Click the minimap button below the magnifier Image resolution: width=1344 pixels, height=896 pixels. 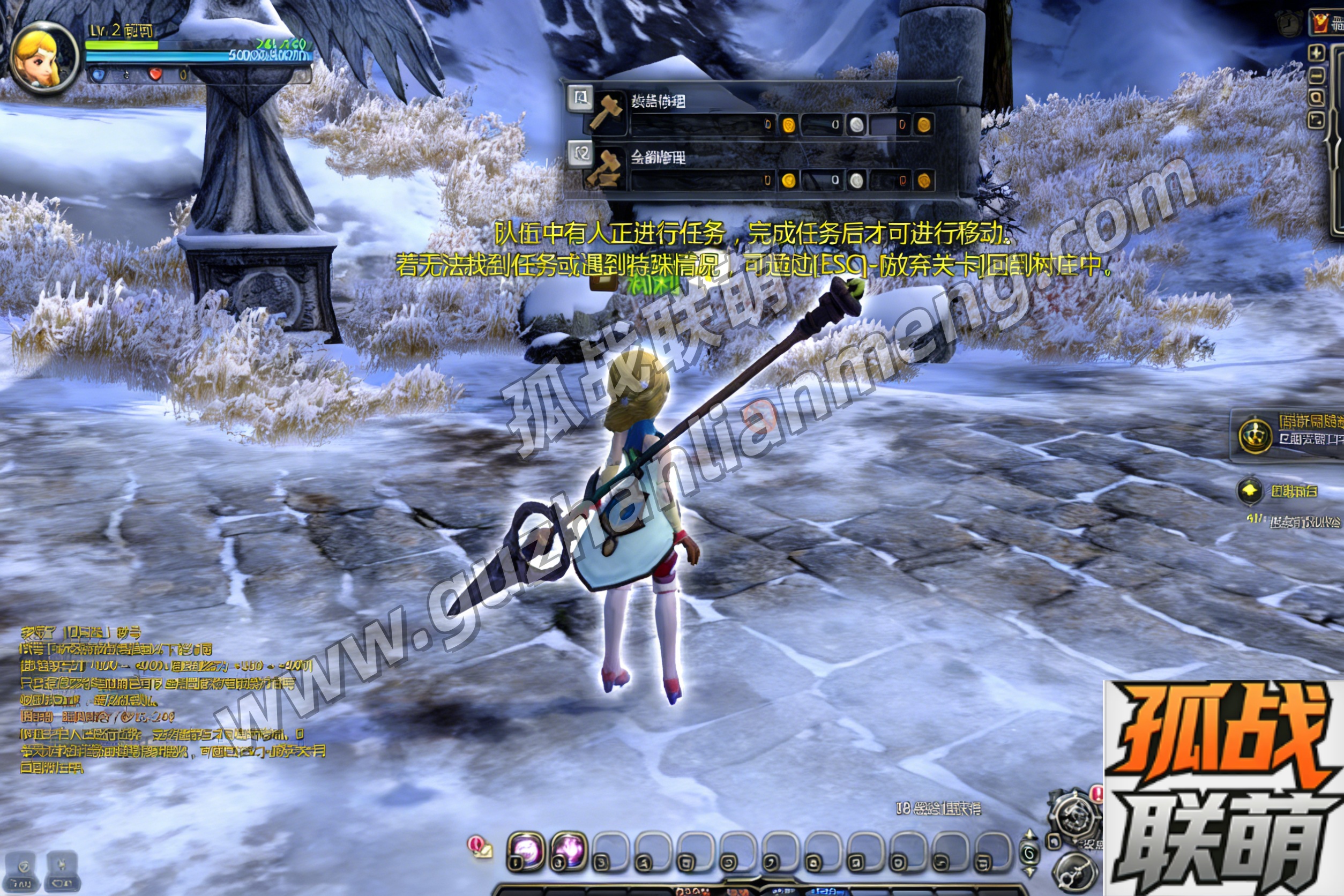tap(1317, 121)
